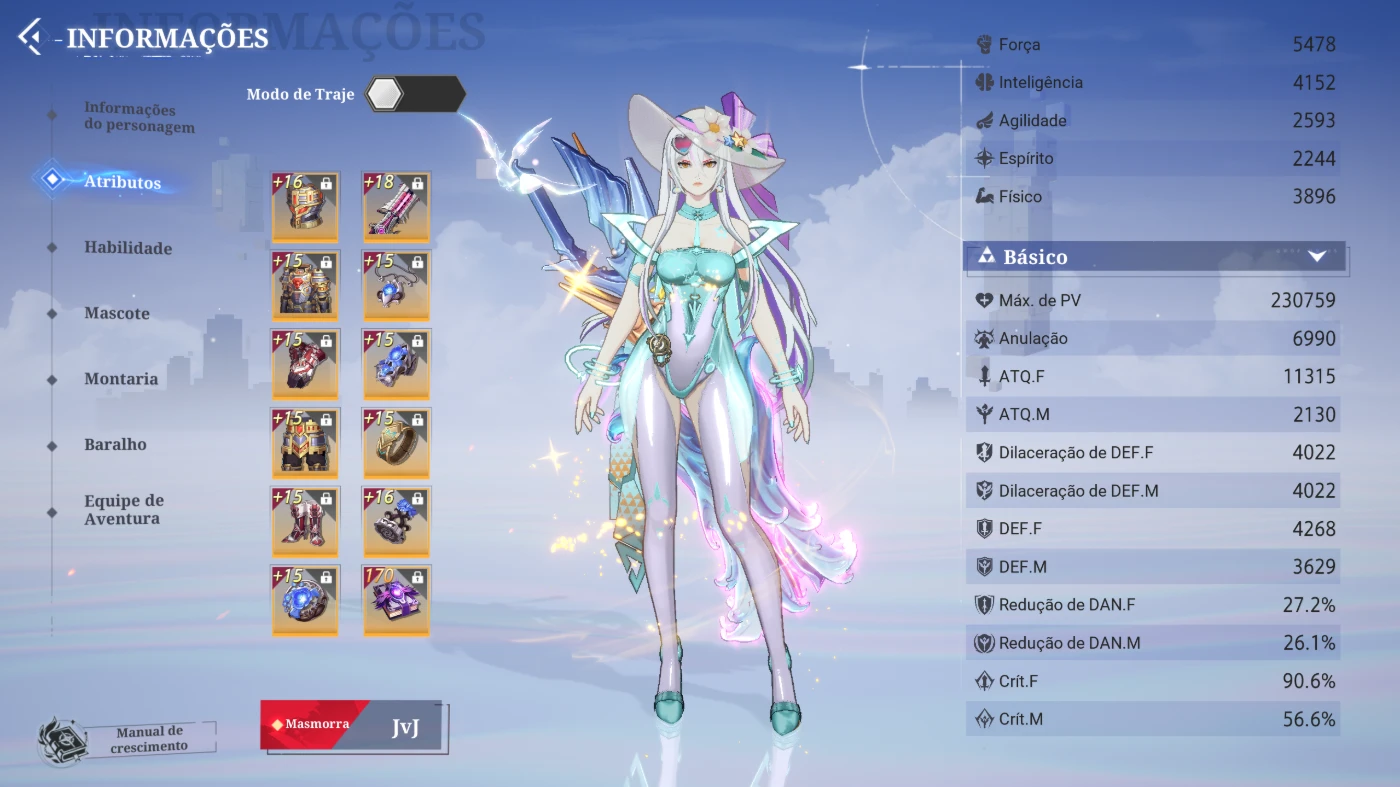Image resolution: width=1400 pixels, height=787 pixels.
Task: View the Equipe de Aventura tab
Action: tap(123, 509)
